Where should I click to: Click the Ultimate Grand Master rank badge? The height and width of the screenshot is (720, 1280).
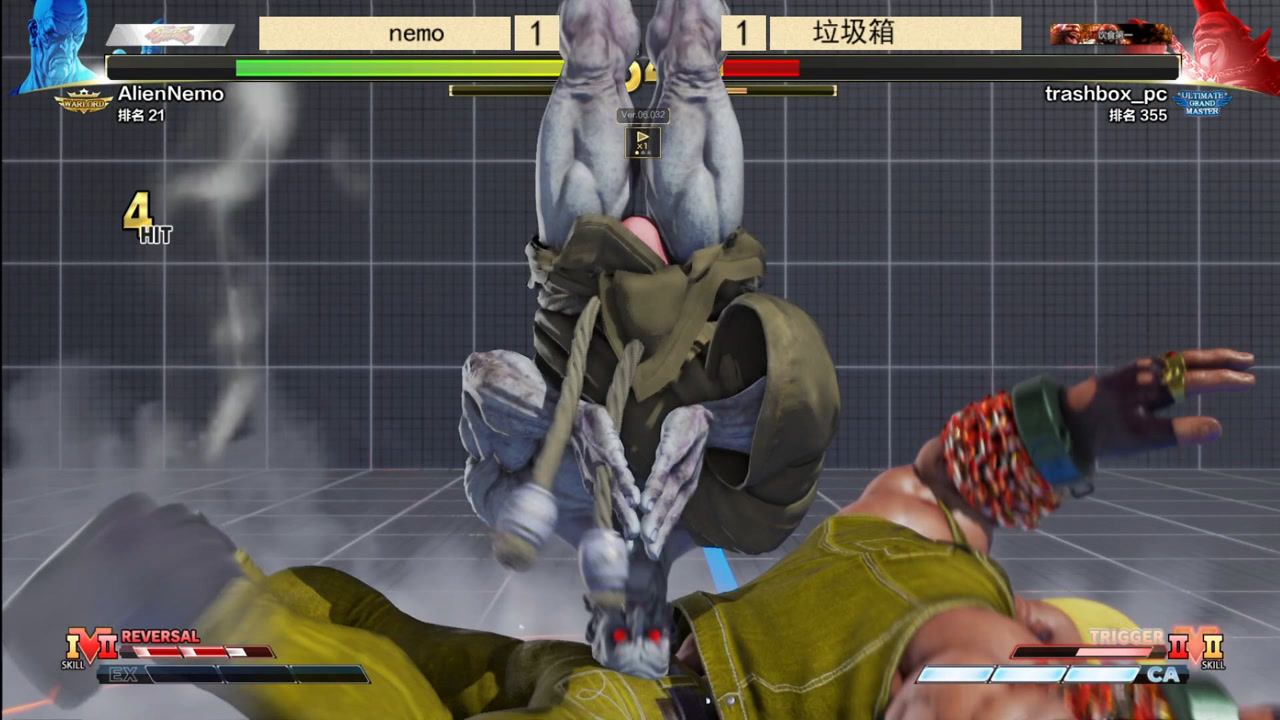[x=1201, y=102]
